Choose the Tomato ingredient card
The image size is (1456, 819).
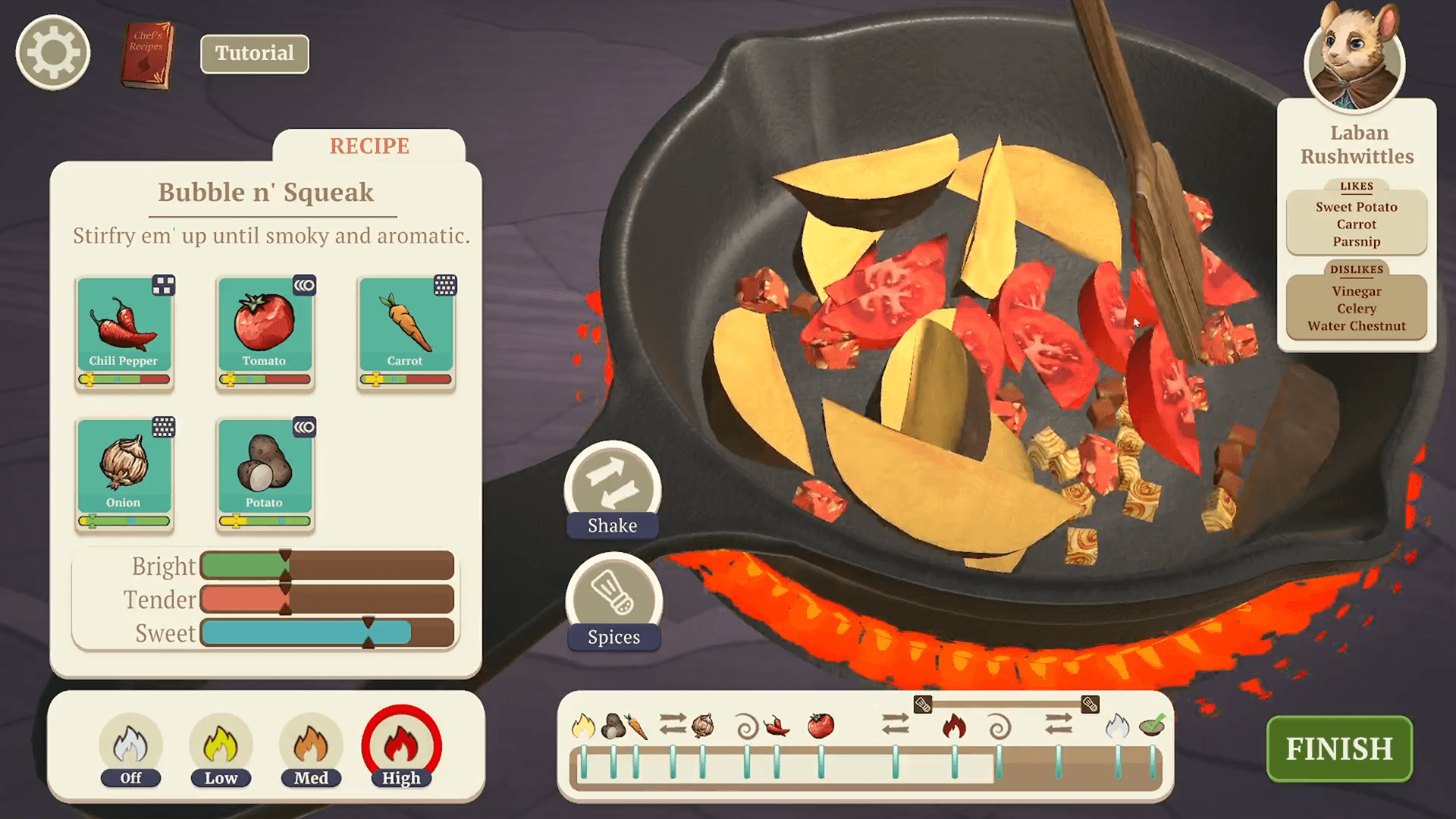pyautogui.click(x=265, y=331)
